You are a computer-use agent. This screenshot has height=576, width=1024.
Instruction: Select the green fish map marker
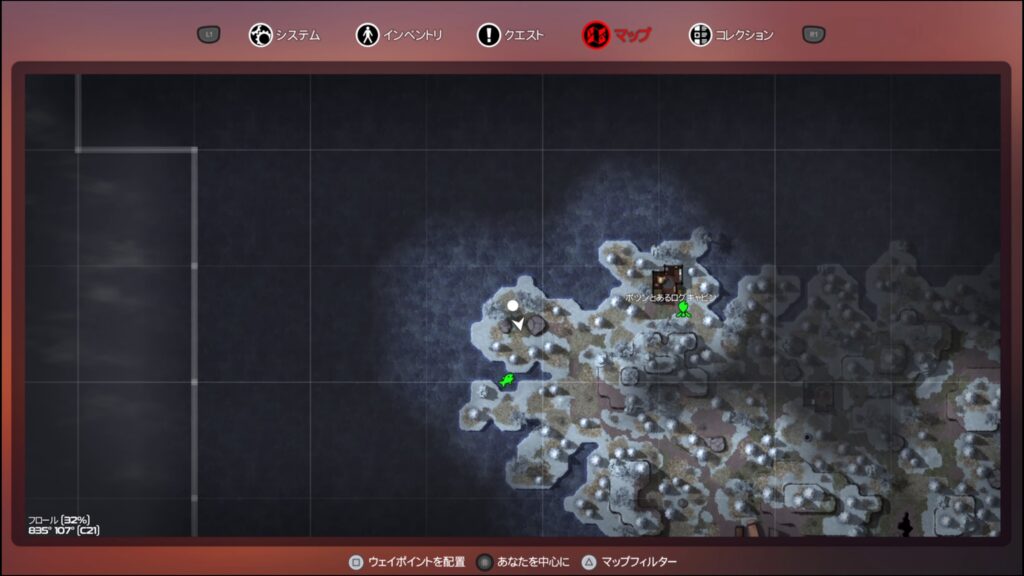click(x=507, y=380)
